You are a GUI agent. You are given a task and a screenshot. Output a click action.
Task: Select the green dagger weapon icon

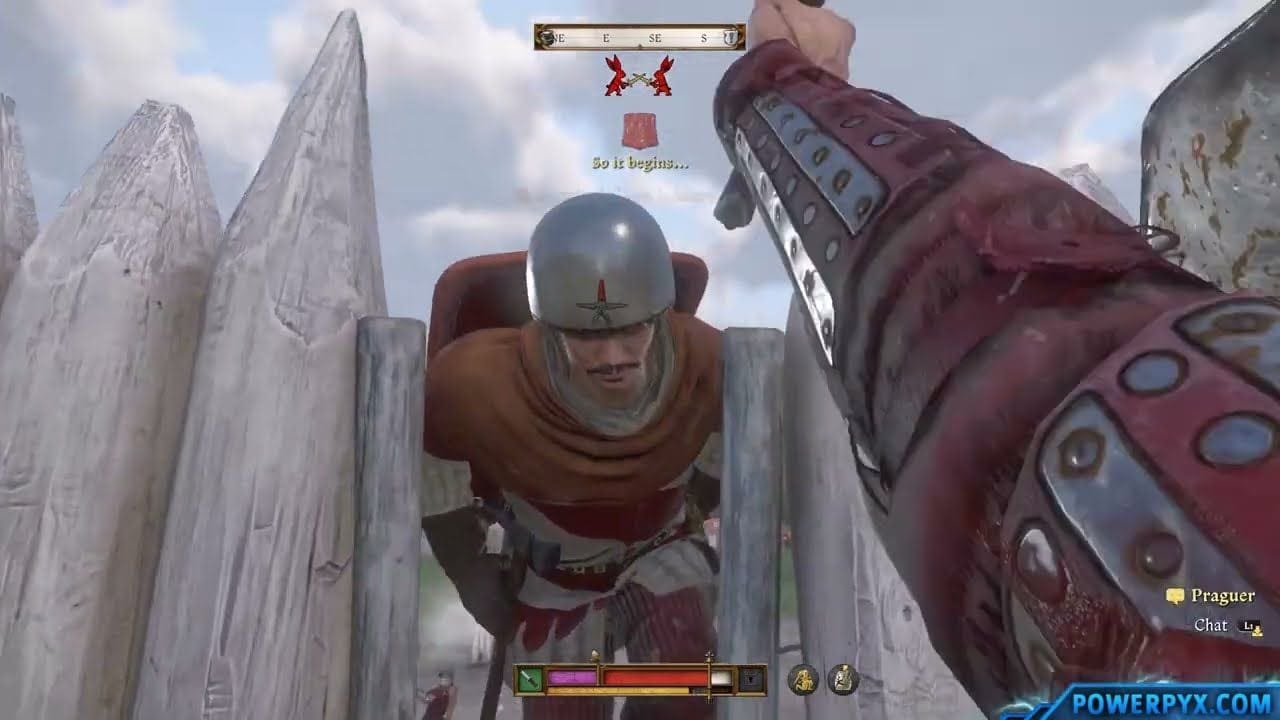tap(530, 679)
